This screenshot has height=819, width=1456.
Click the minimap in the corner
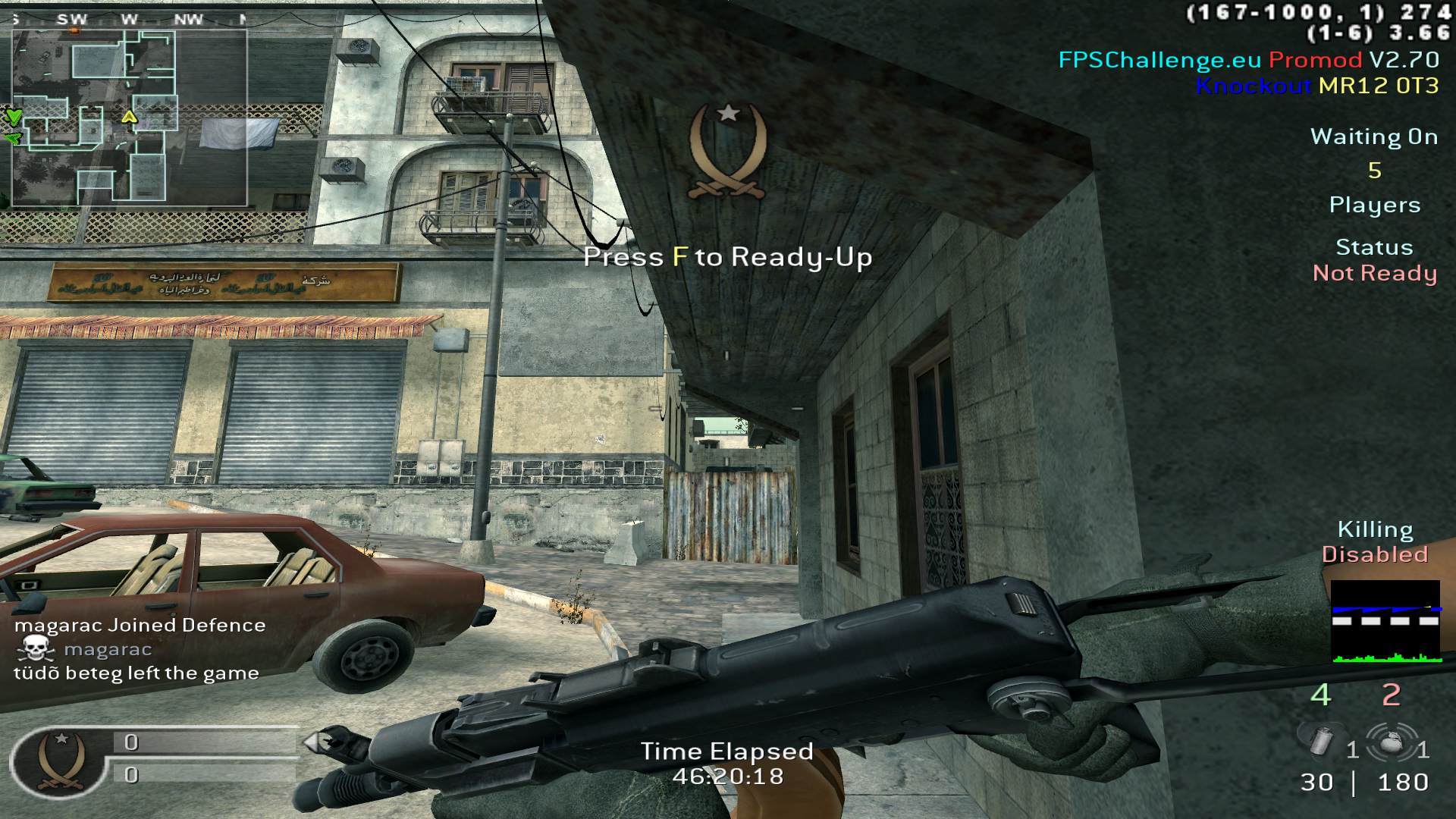click(129, 118)
